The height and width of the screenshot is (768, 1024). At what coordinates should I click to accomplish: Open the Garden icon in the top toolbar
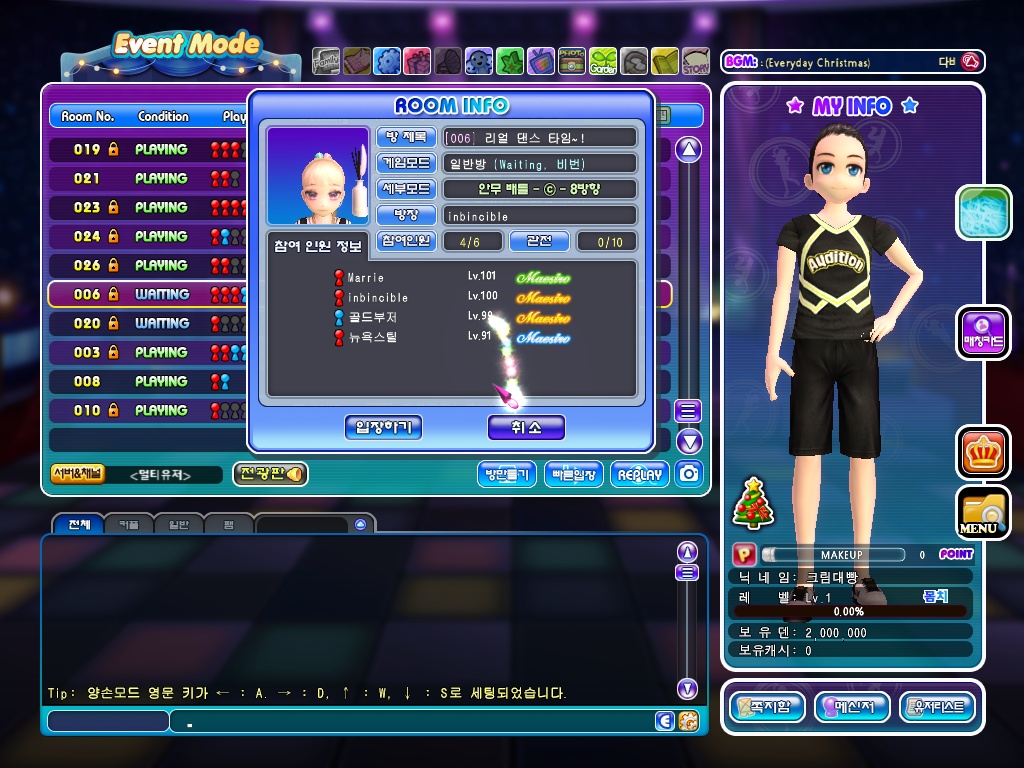603,62
